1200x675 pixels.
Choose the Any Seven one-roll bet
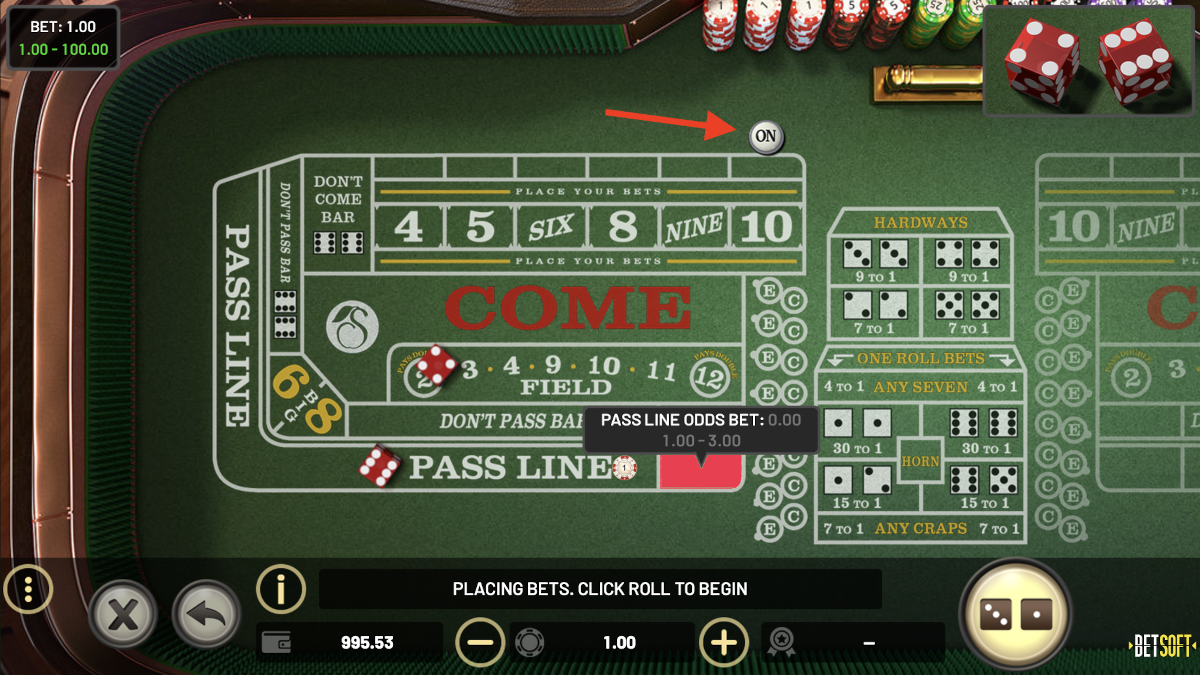click(920, 387)
